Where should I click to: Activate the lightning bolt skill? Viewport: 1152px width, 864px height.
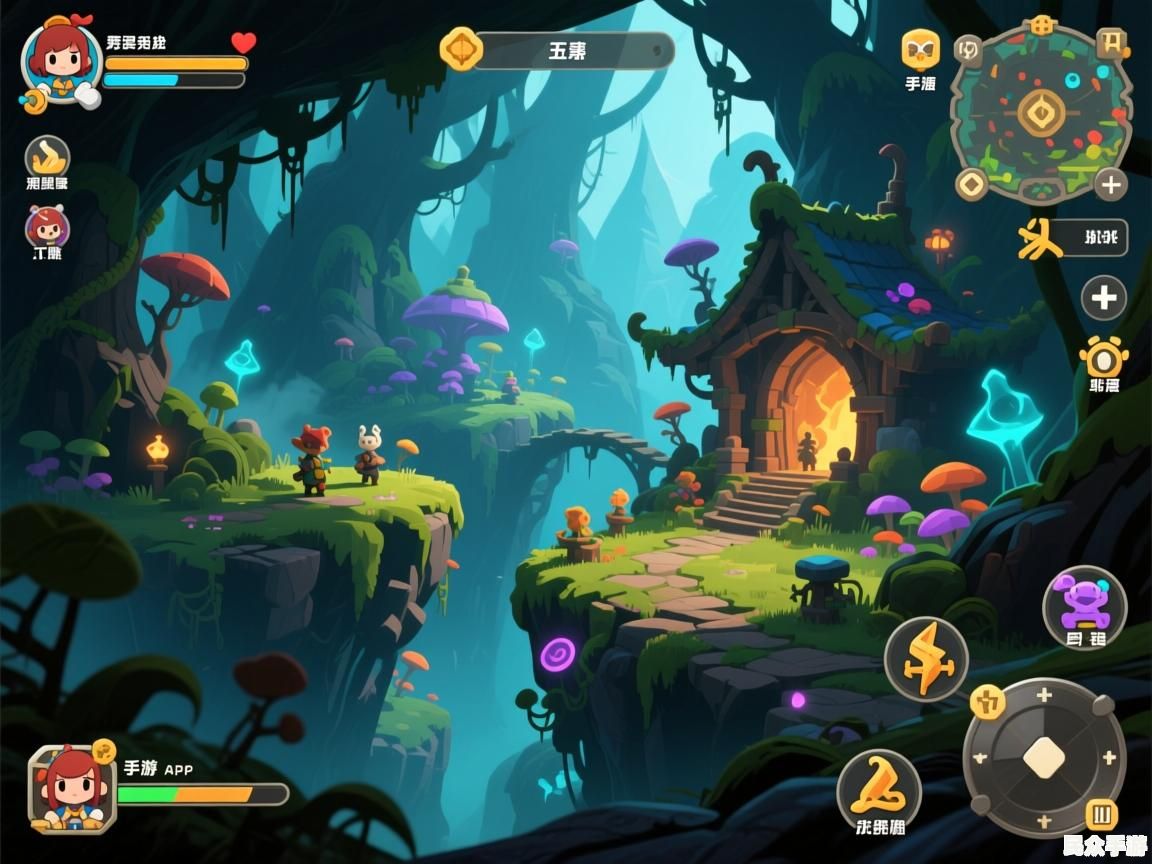pos(926,659)
